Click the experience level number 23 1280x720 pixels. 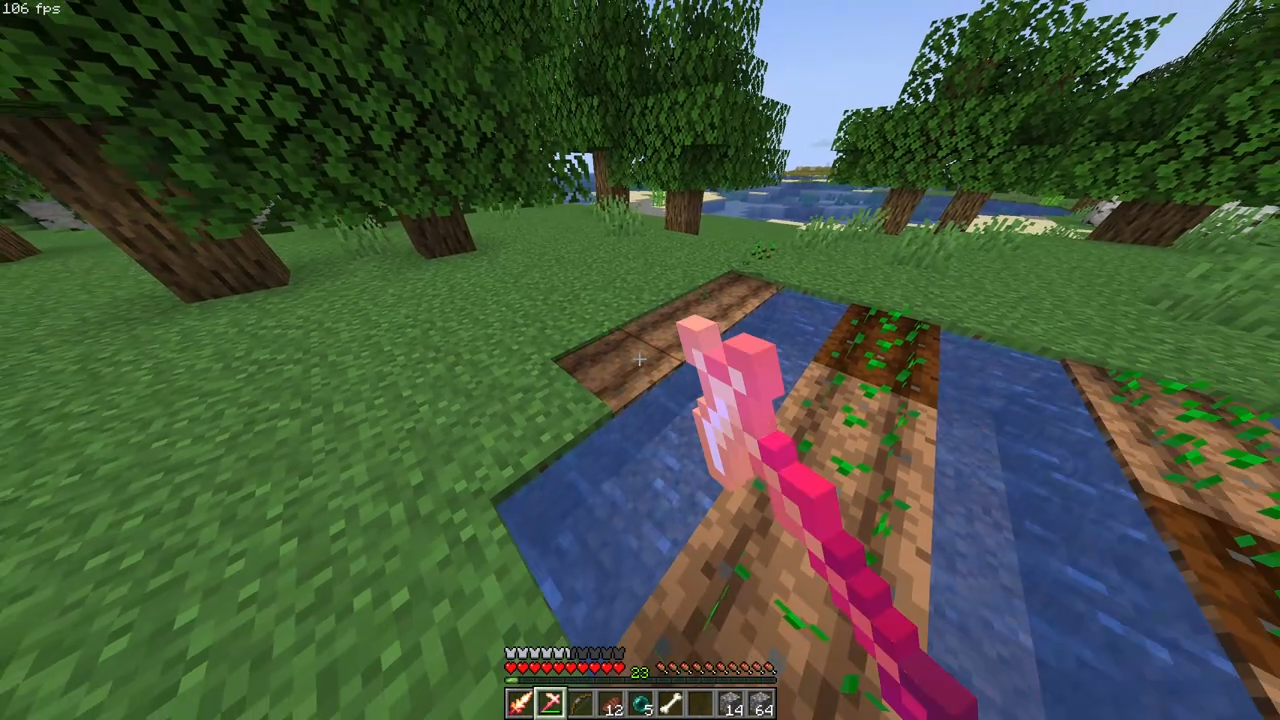pyautogui.click(x=640, y=669)
